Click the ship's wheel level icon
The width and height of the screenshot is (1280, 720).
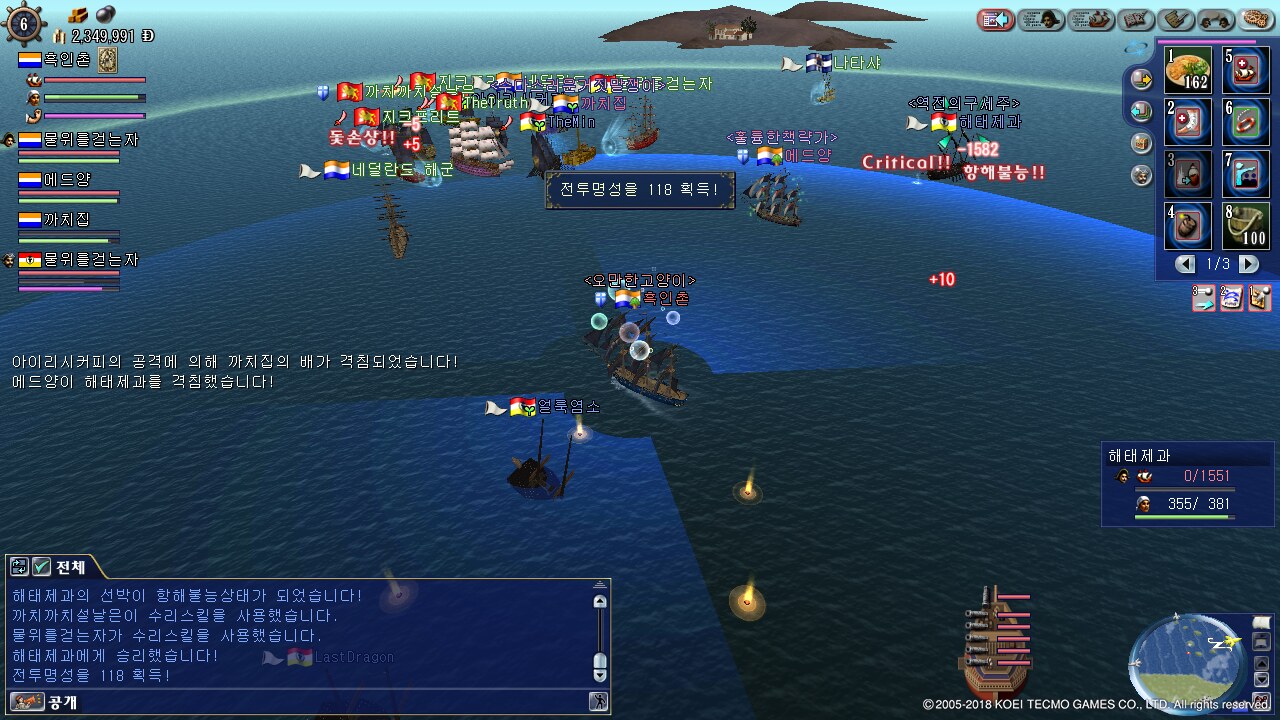coord(25,24)
